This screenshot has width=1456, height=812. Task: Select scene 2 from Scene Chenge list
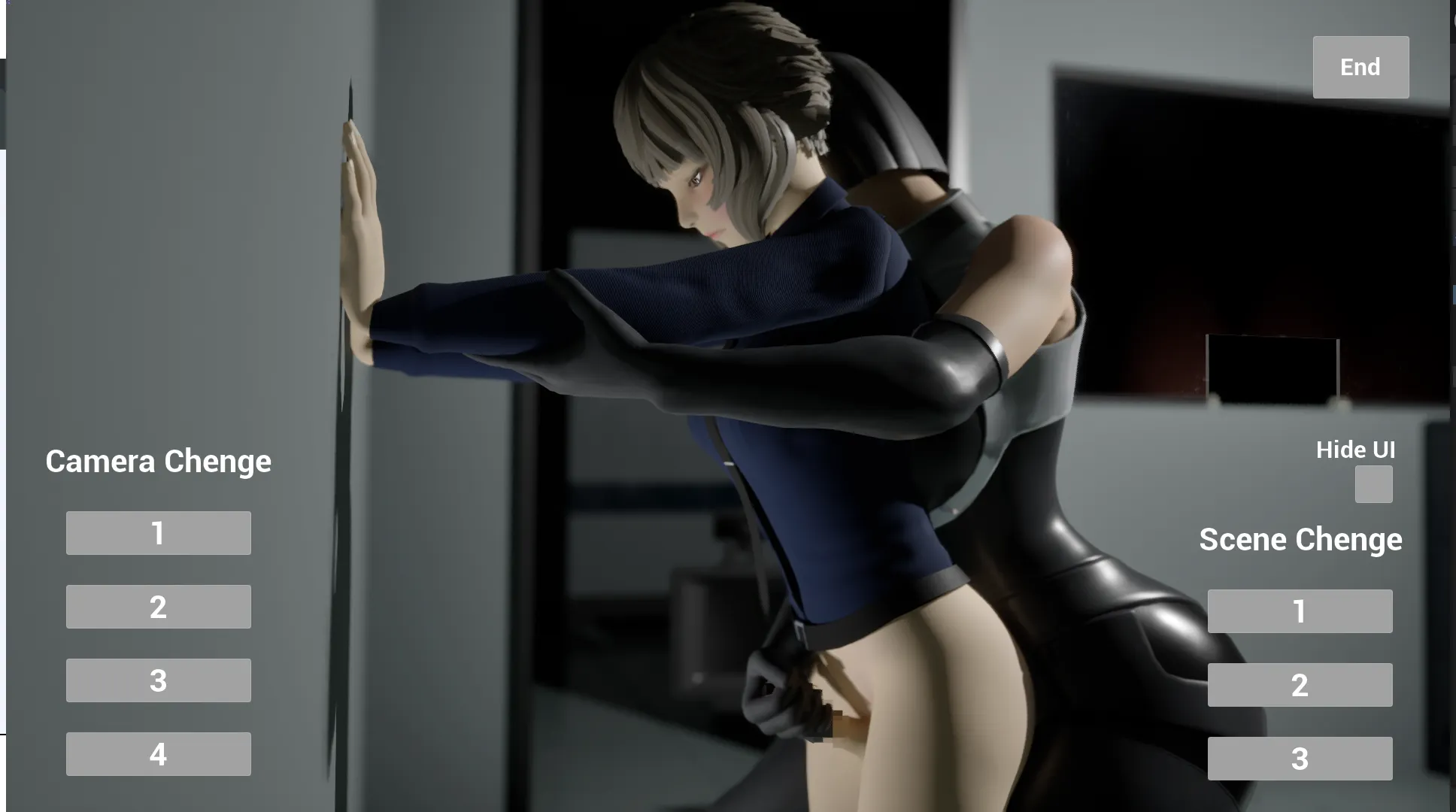click(x=1300, y=685)
